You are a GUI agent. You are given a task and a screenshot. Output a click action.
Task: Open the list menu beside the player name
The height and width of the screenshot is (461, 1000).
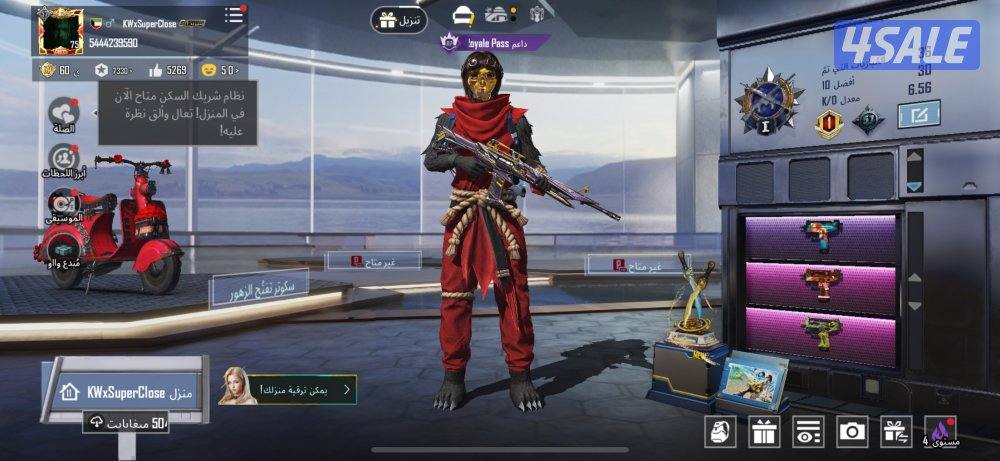click(234, 15)
